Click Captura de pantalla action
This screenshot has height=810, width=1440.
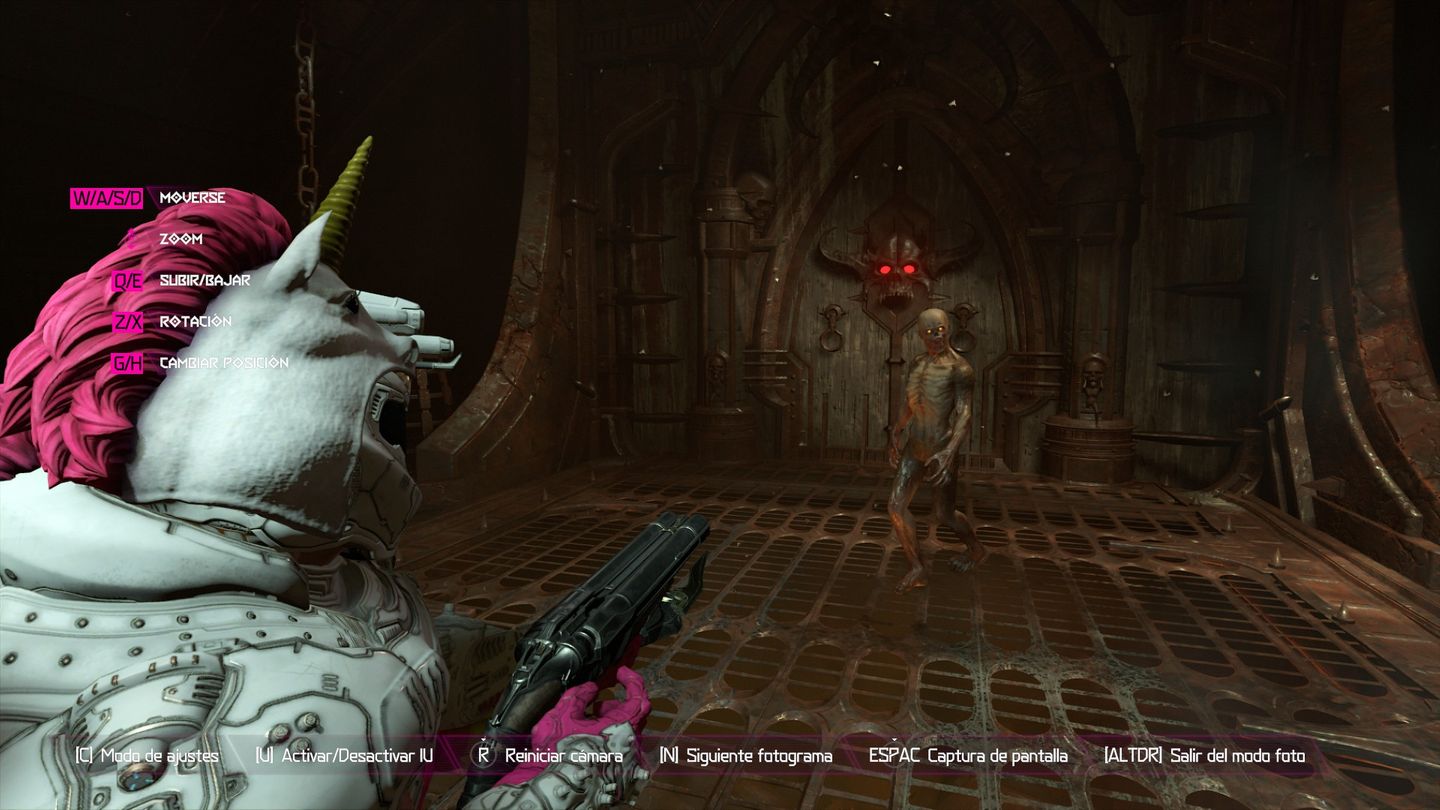click(1000, 756)
